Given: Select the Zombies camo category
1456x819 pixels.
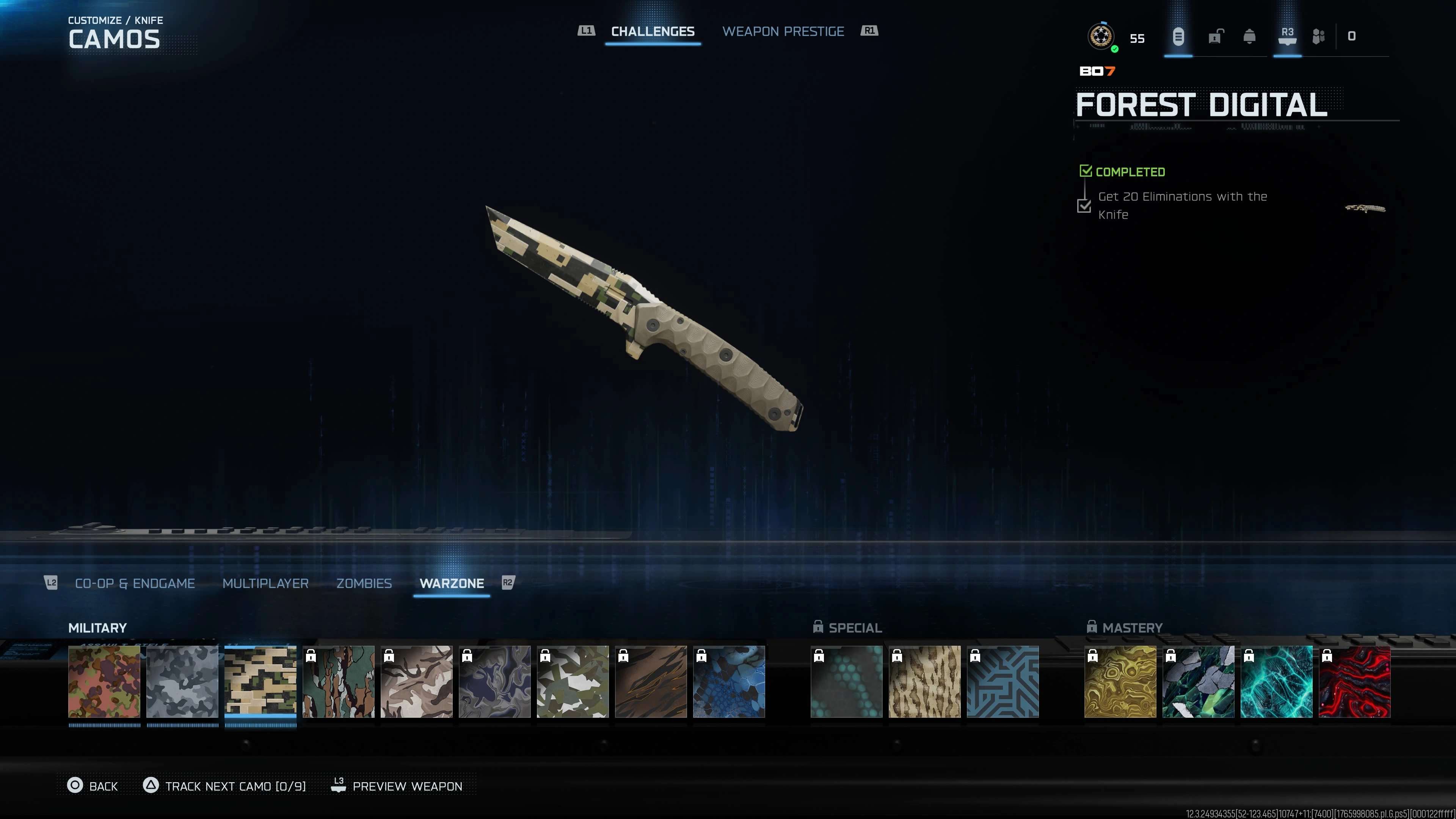Looking at the screenshot, I should (x=364, y=583).
